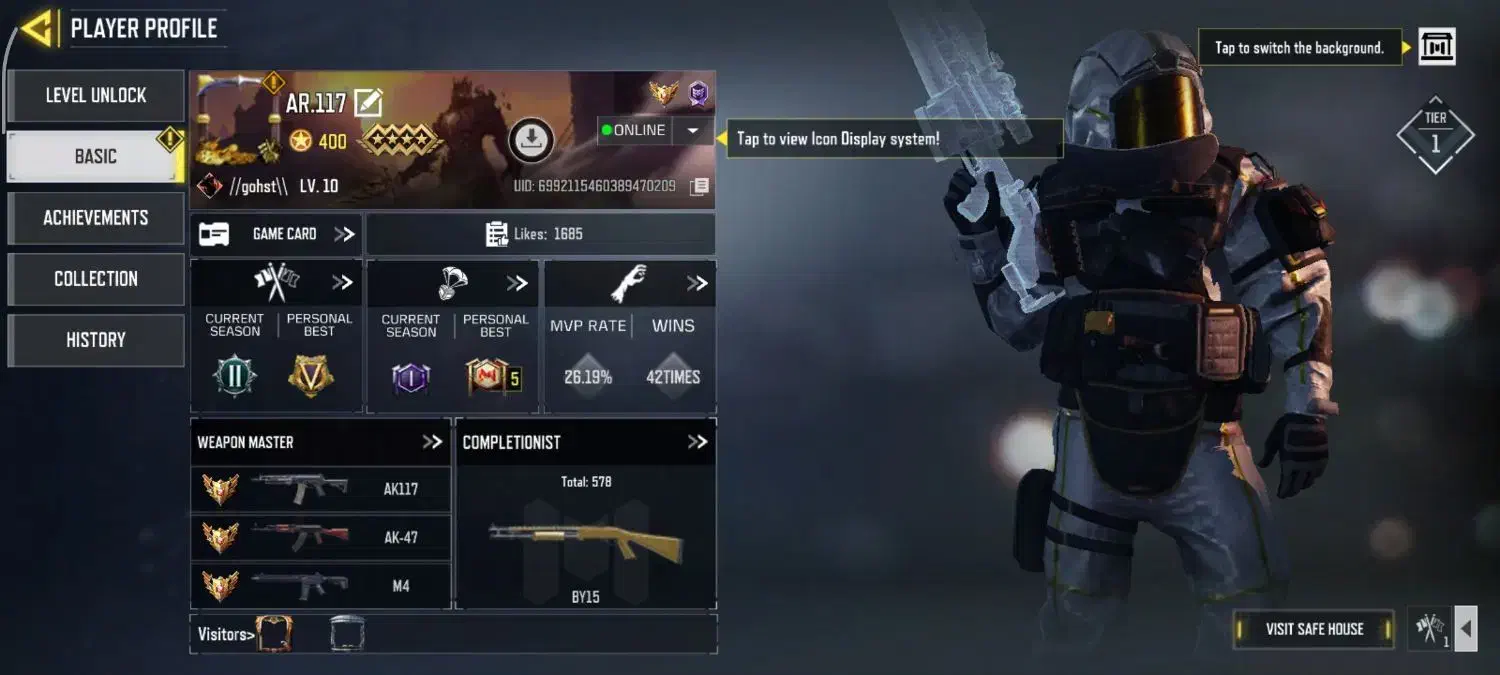Expand the Weapon Master list
The width and height of the screenshot is (1500, 675).
432,442
